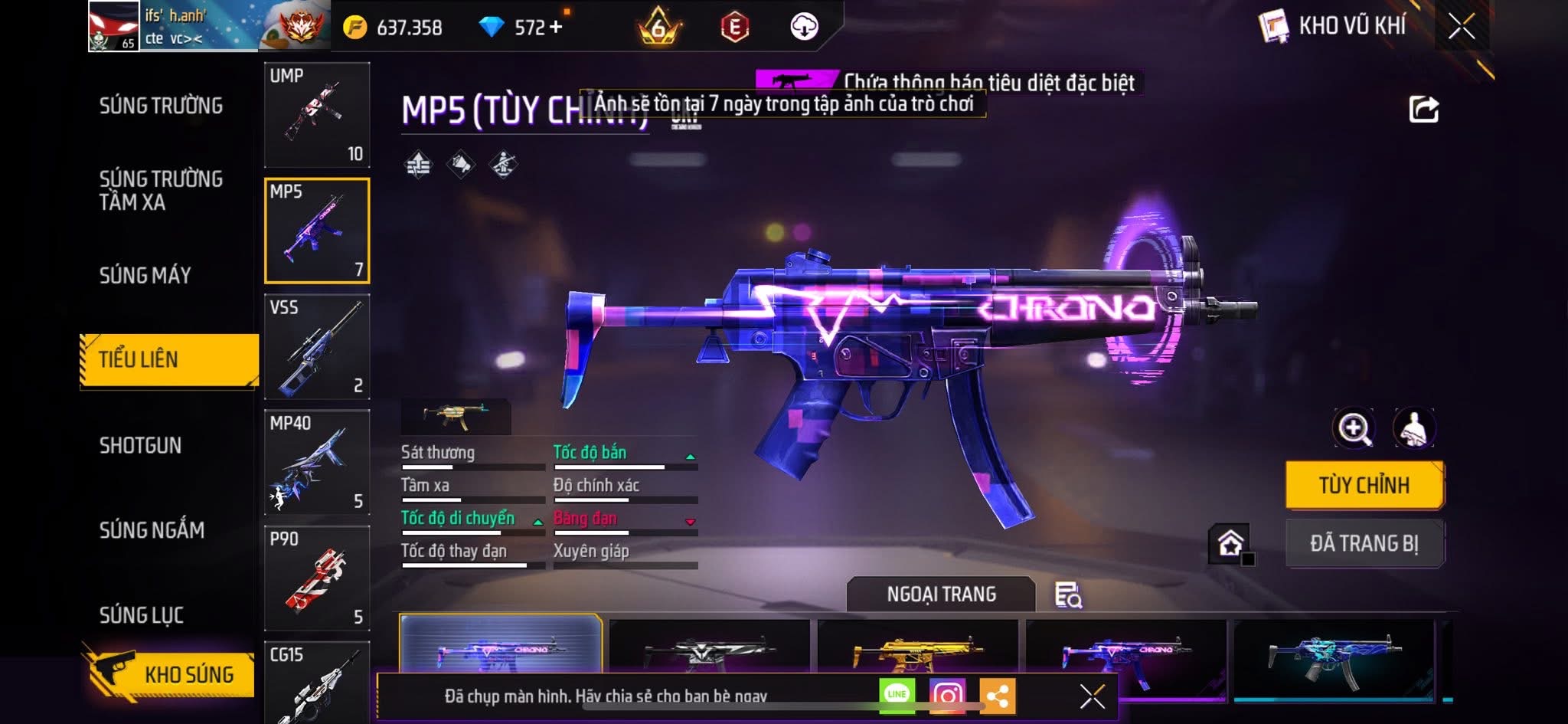Select the Súng Máy weapon category
This screenshot has width=1568, height=724.
click(x=145, y=275)
